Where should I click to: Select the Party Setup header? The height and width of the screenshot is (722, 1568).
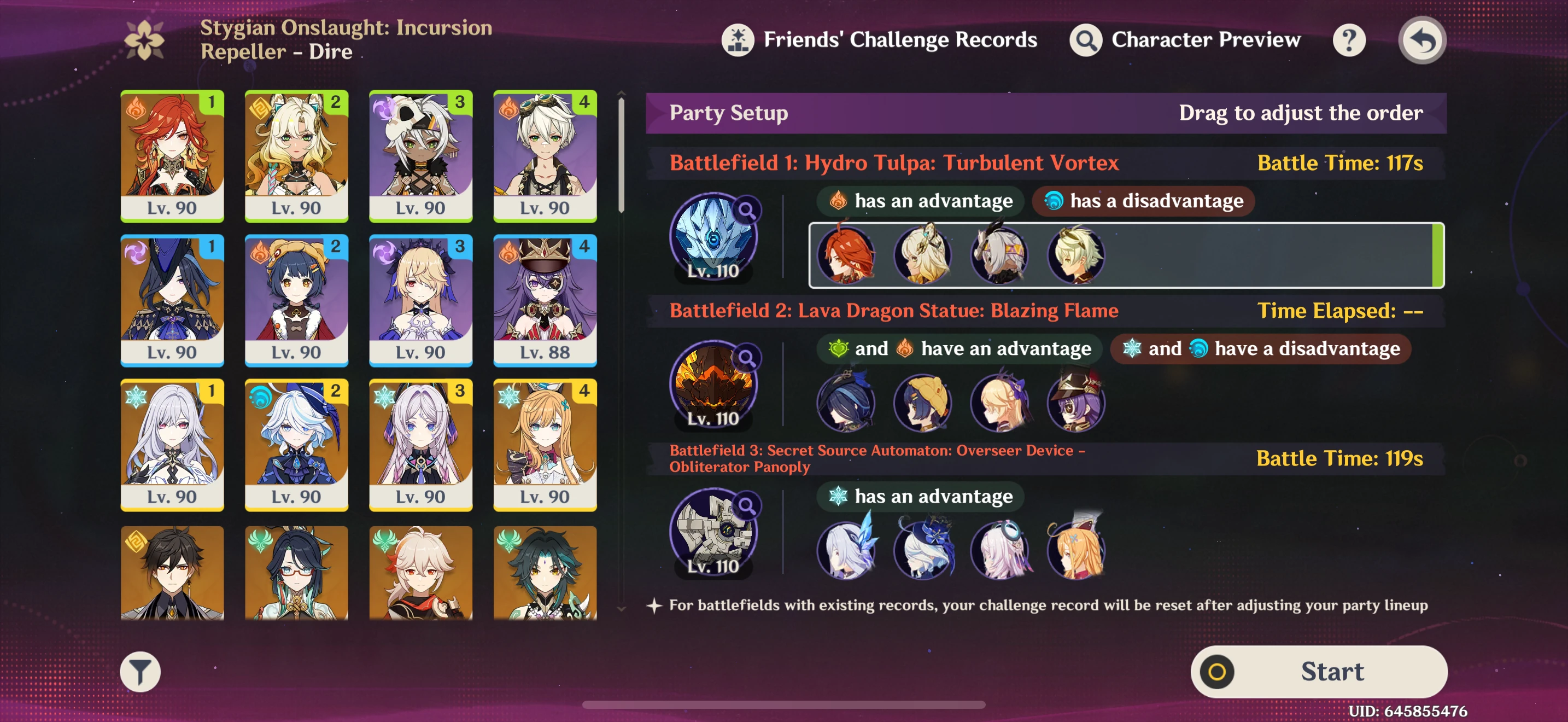point(728,113)
